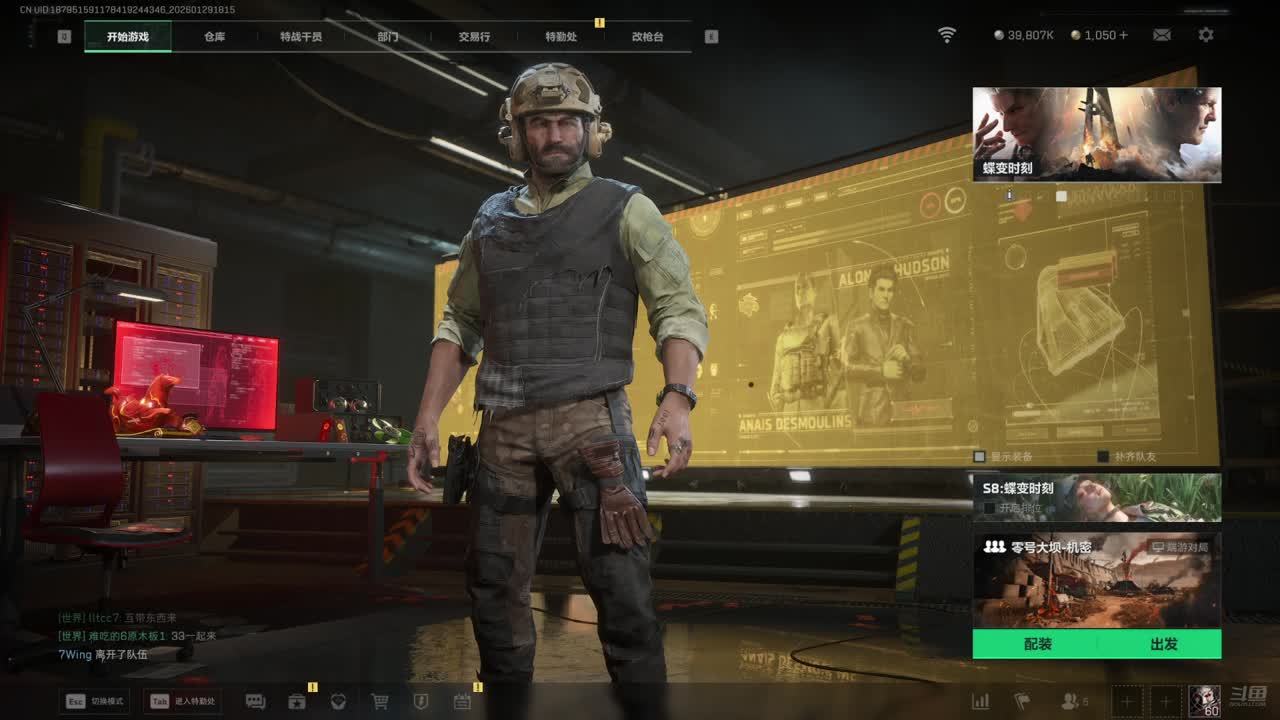Open the 特战干员 (Operators) tab
This screenshot has height=720, width=1280.
[x=301, y=37]
